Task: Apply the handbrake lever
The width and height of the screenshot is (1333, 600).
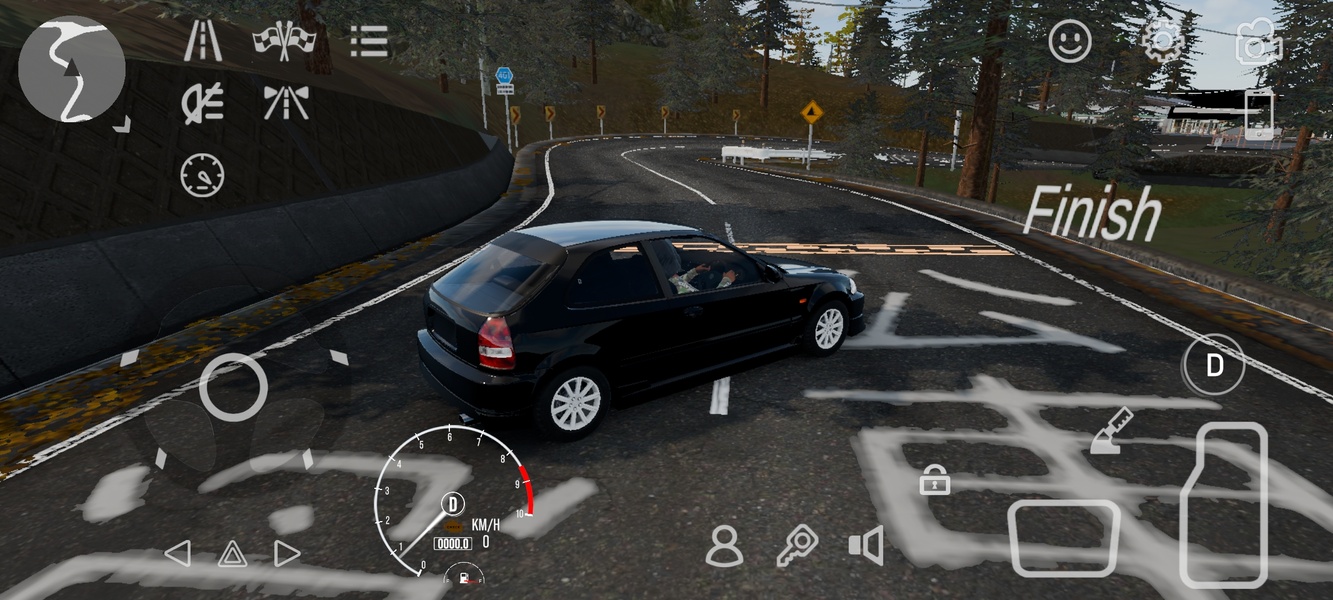Action: (1110, 431)
